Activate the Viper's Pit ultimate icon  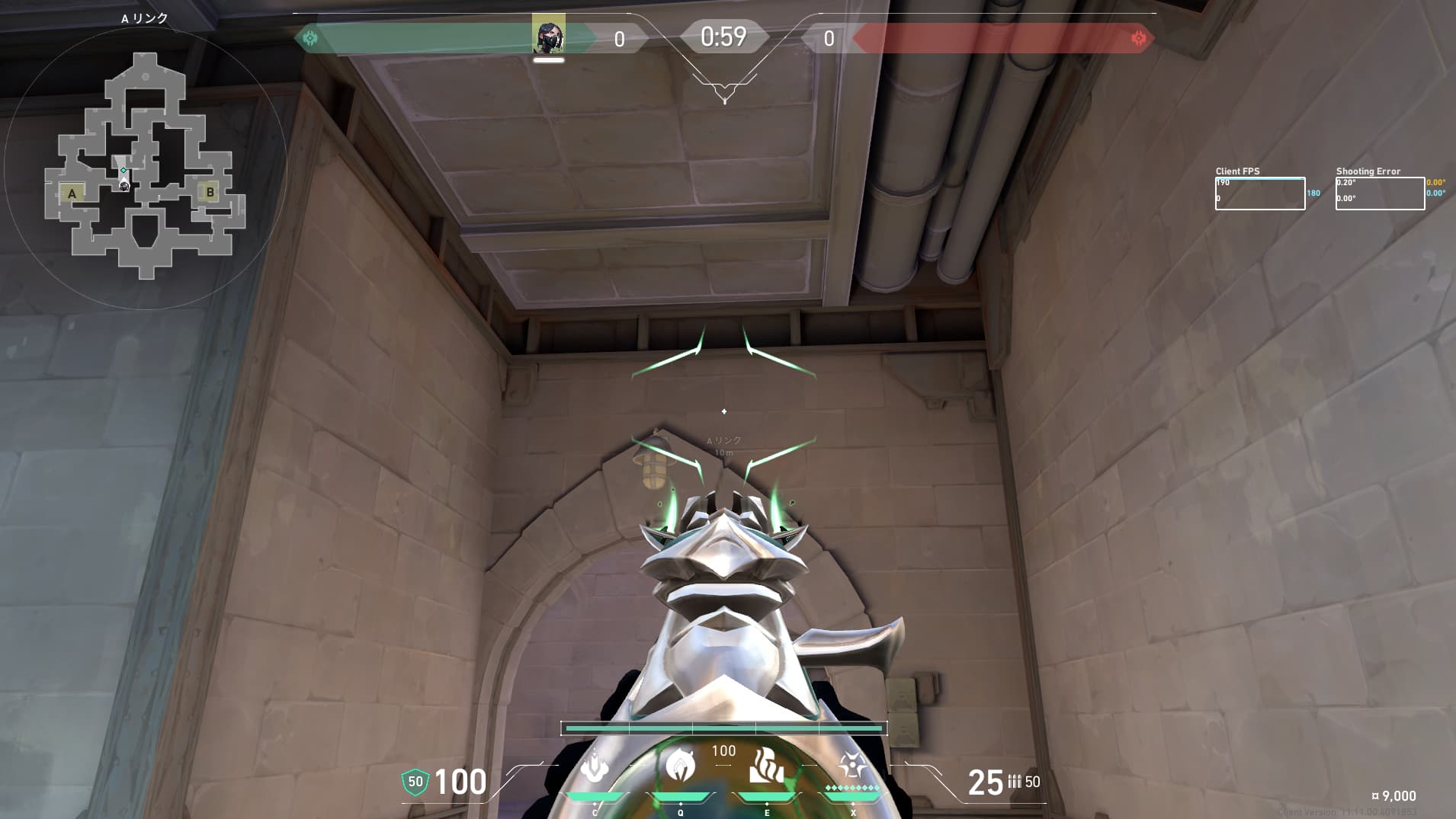852,765
